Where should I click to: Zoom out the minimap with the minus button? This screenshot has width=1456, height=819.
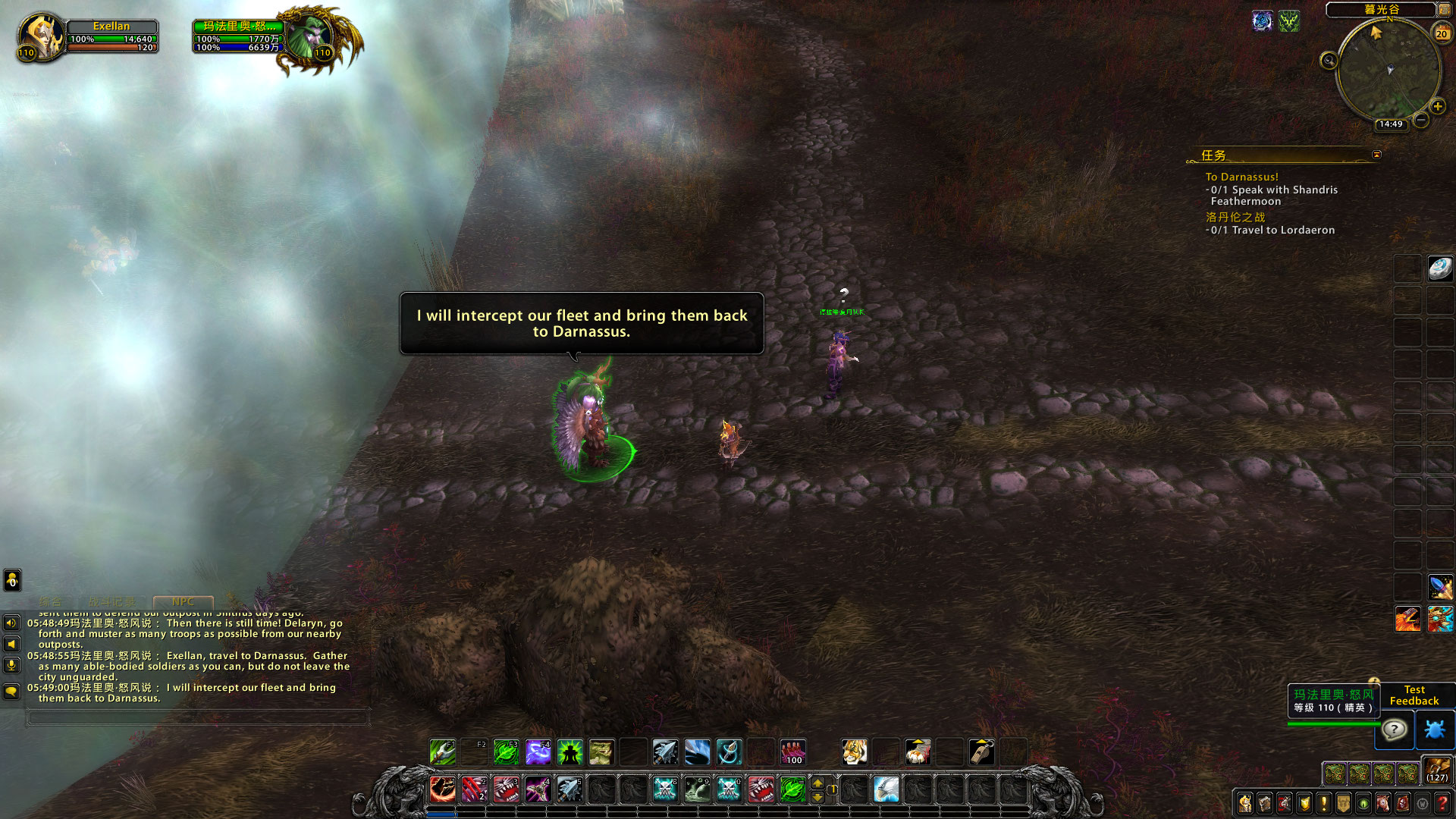click(x=1421, y=120)
